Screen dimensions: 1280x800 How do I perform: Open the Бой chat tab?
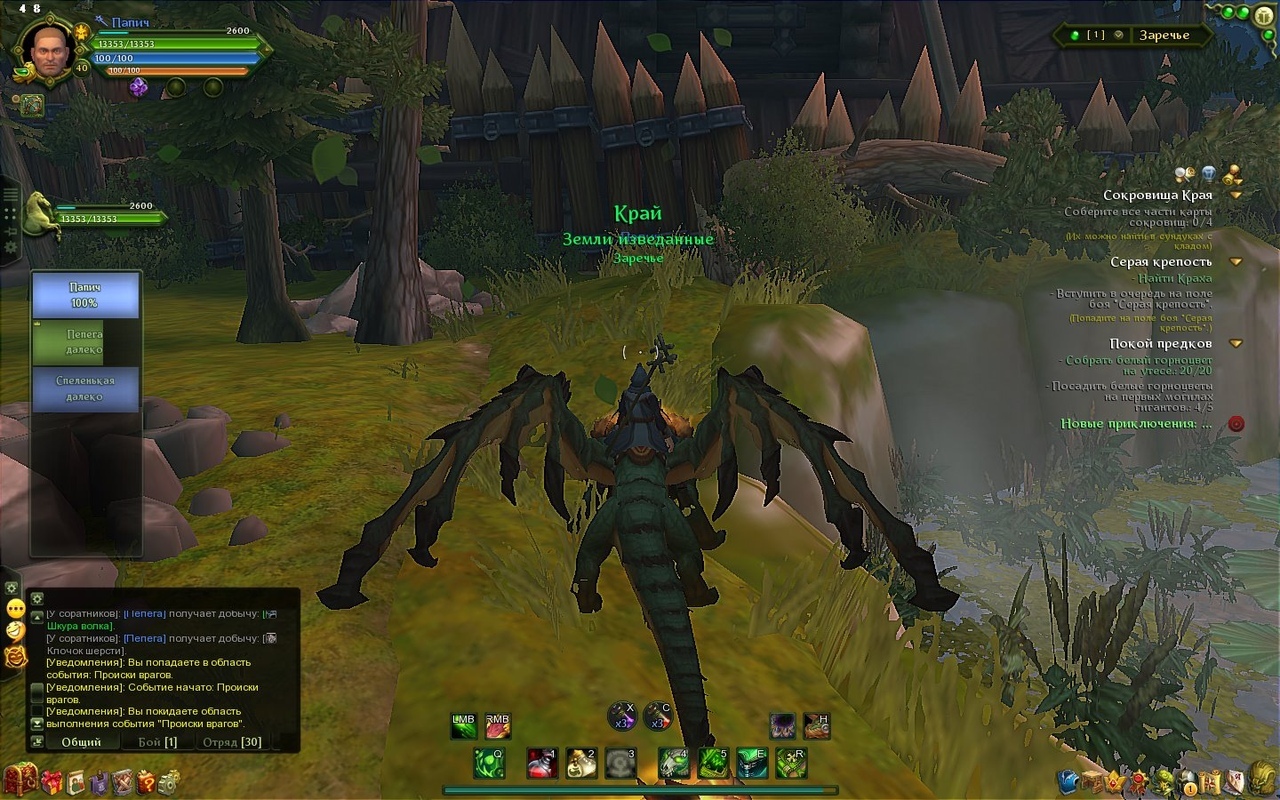(157, 742)
